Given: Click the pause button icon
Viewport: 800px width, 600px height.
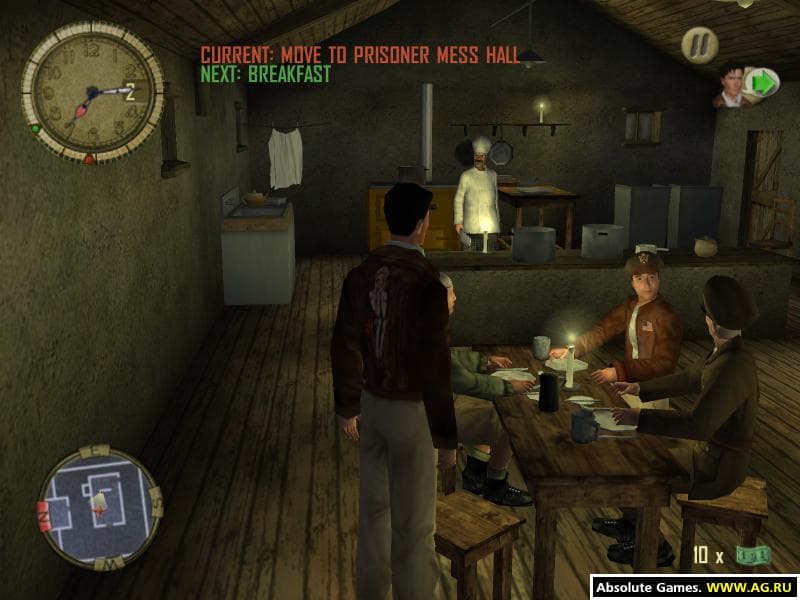Looking at the screenshot, I should point(700,45).
